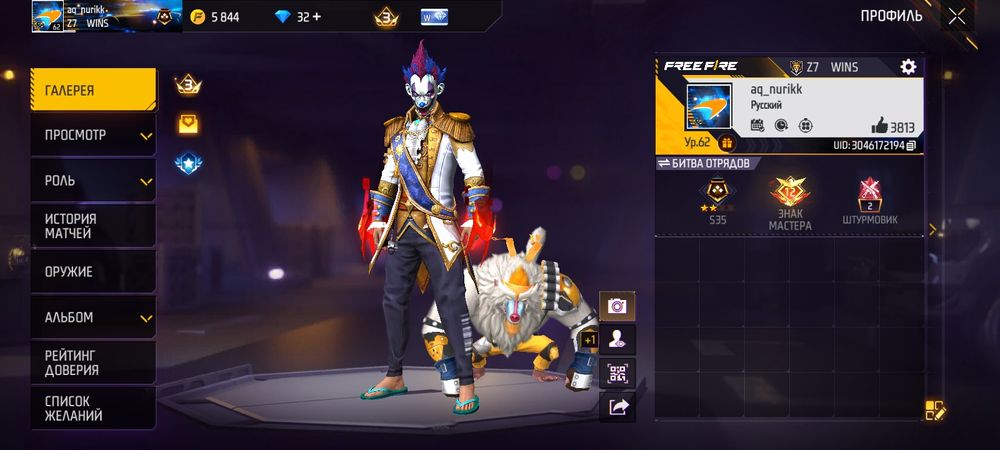
Task: Open profile settings gear icon
Action: tap(908, 67)
